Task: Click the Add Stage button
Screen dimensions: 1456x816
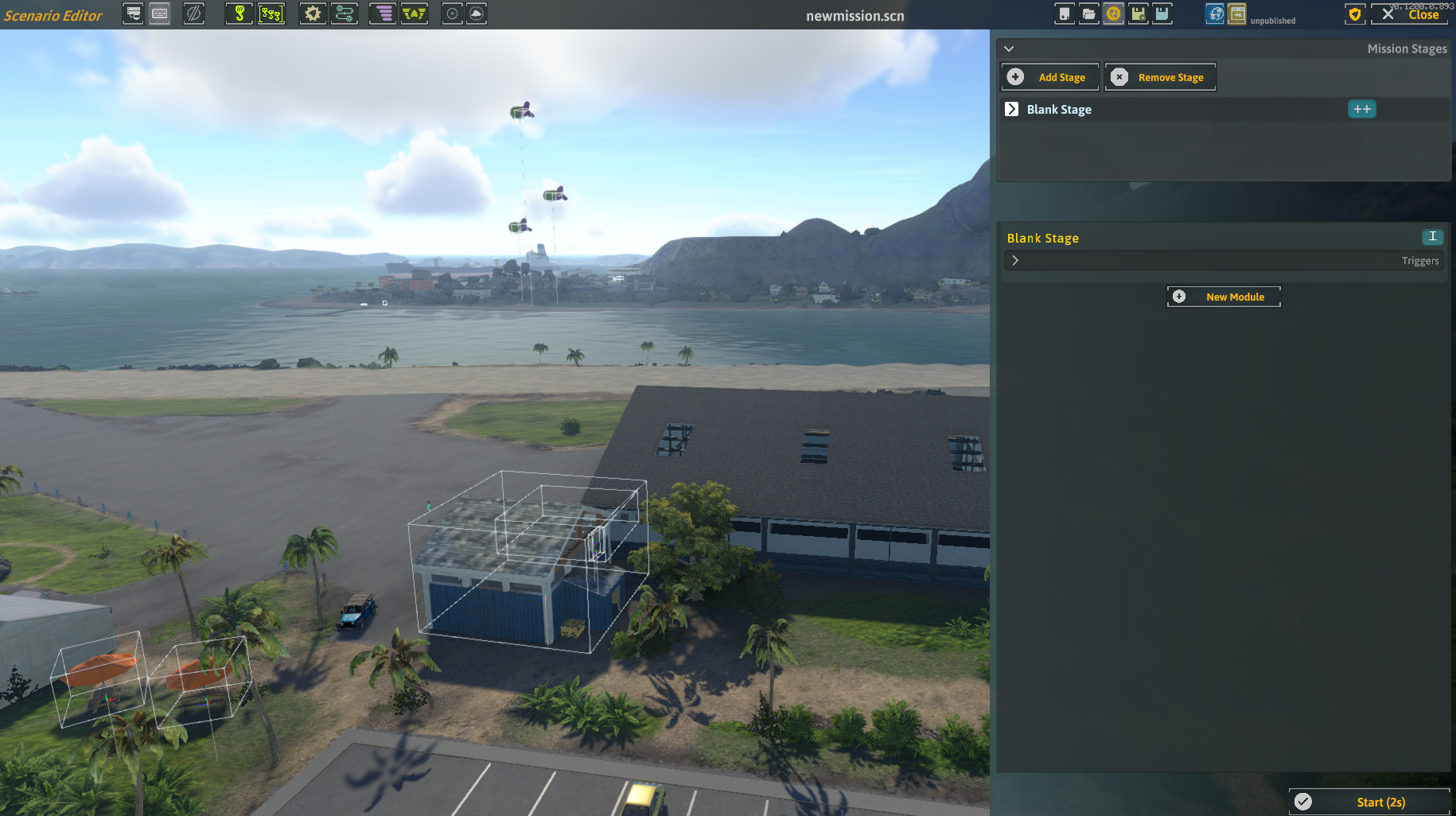Action: click(1049, 76)
